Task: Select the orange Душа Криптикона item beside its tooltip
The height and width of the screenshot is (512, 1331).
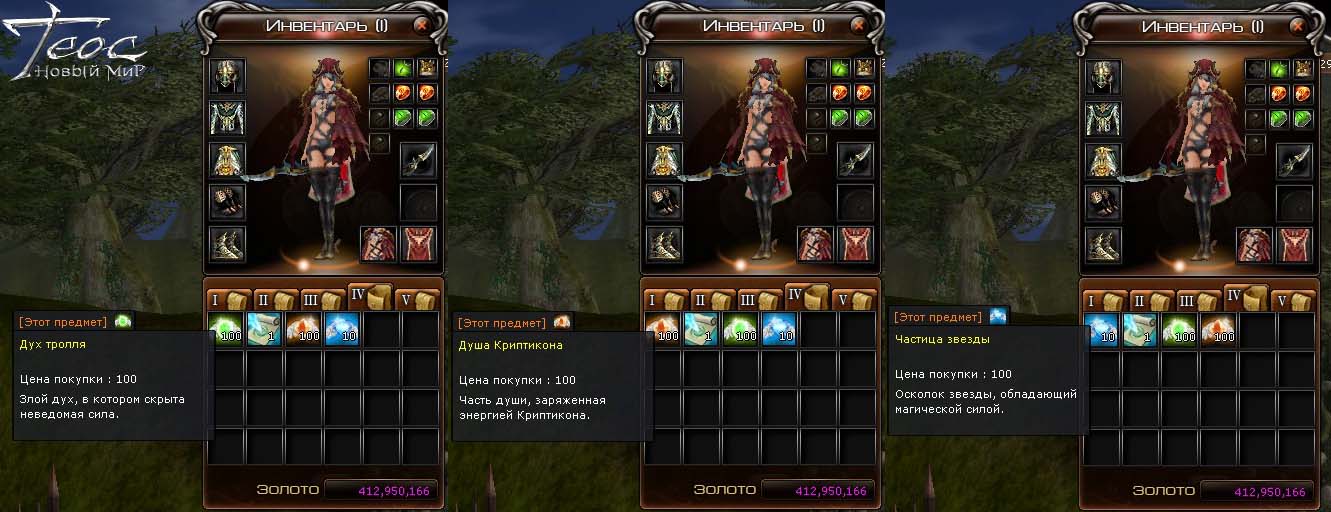Action: (x=663, y=329)
